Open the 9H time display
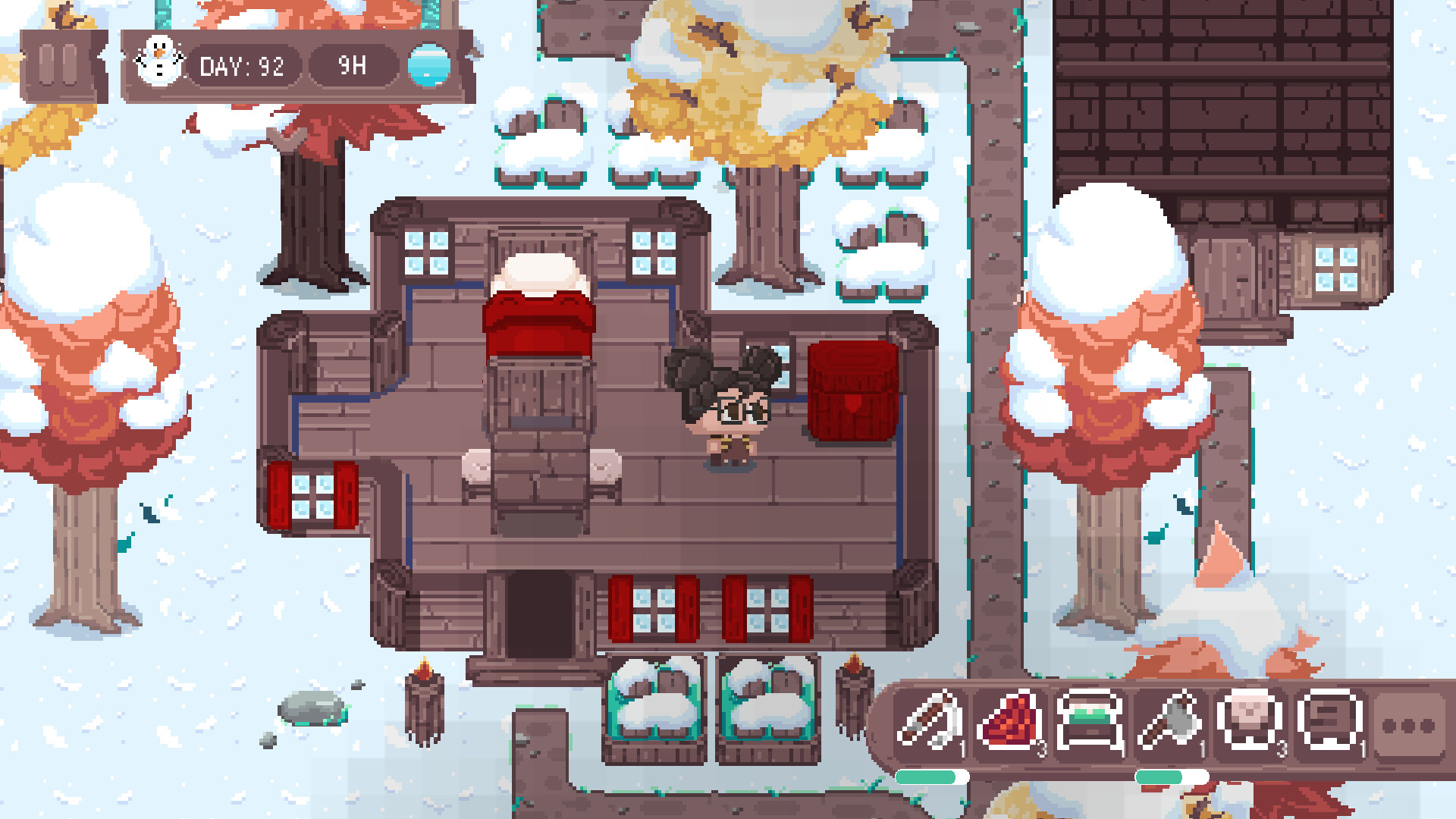1456x819 pixels. tap(353, 67)
